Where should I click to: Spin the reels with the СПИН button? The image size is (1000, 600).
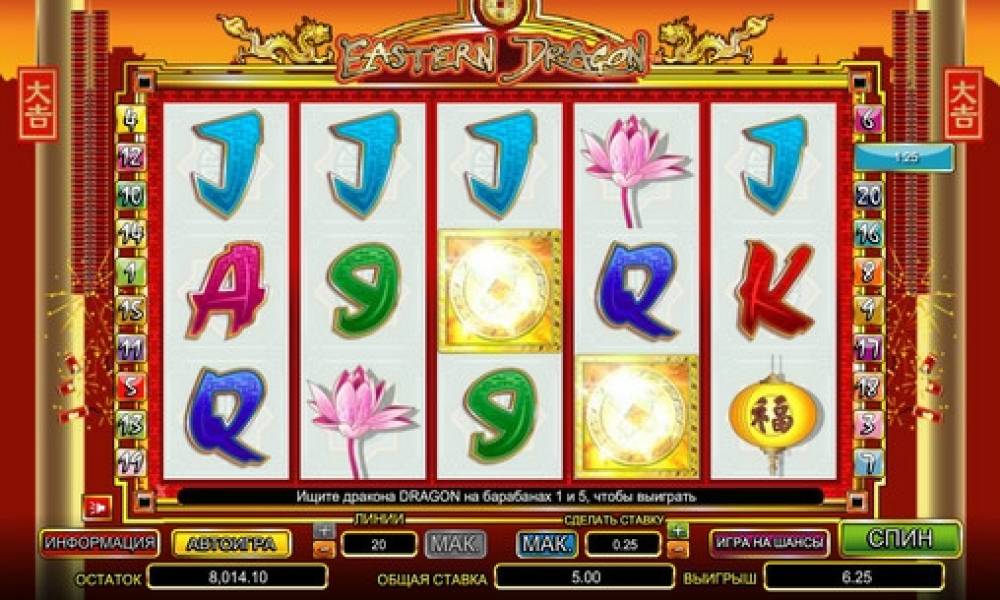(x=900, y=539)
